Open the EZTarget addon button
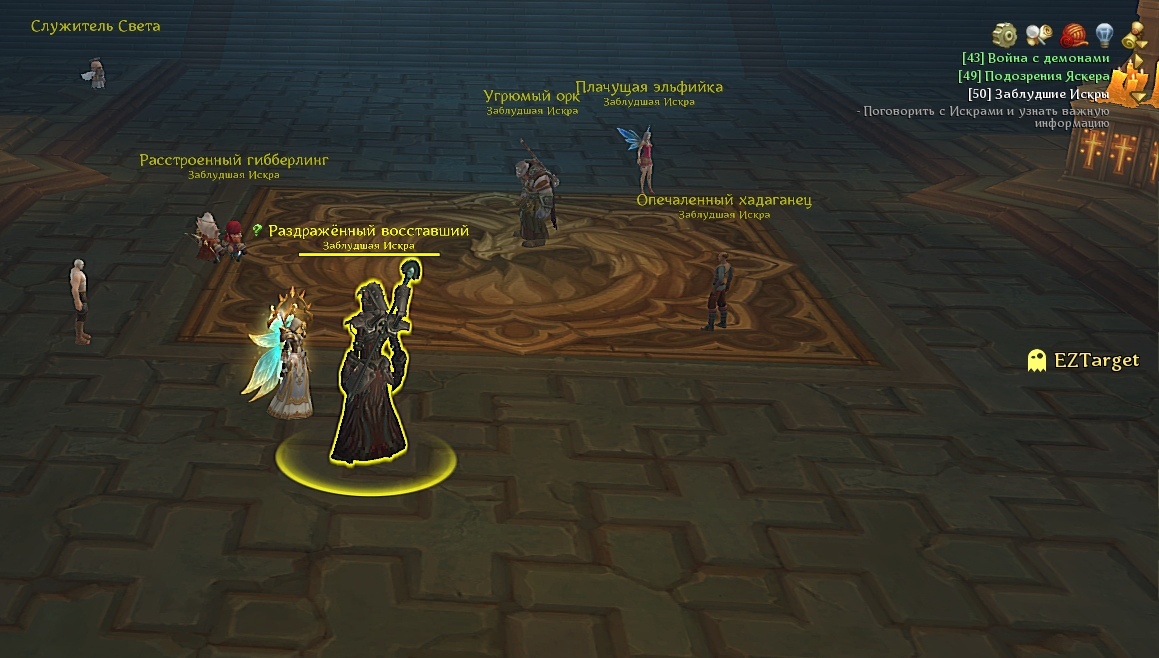The width and height of the screenshot is (1159, 658). click(x=1084, y=361)
